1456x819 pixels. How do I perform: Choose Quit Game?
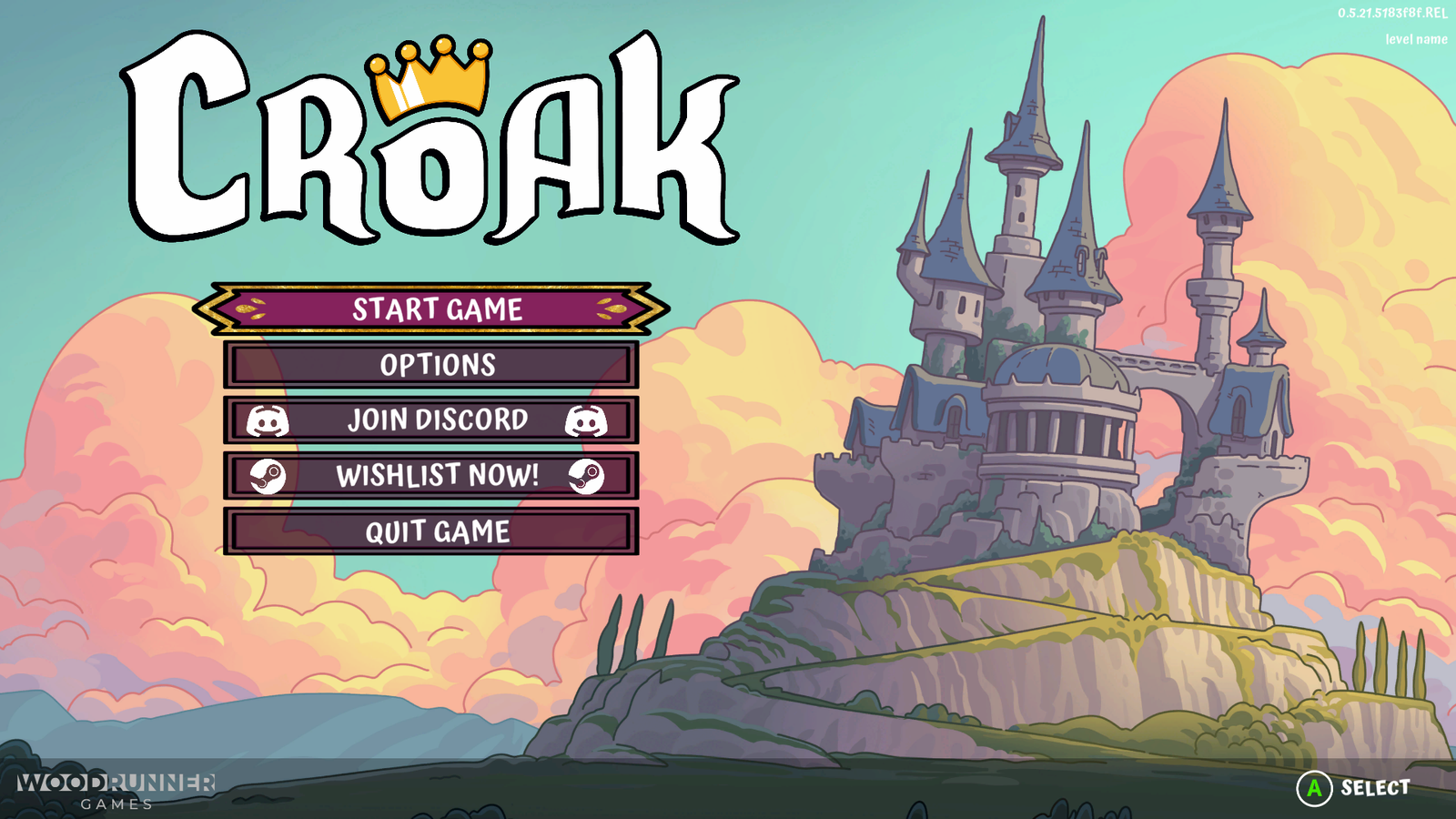[x=437, y=529]
